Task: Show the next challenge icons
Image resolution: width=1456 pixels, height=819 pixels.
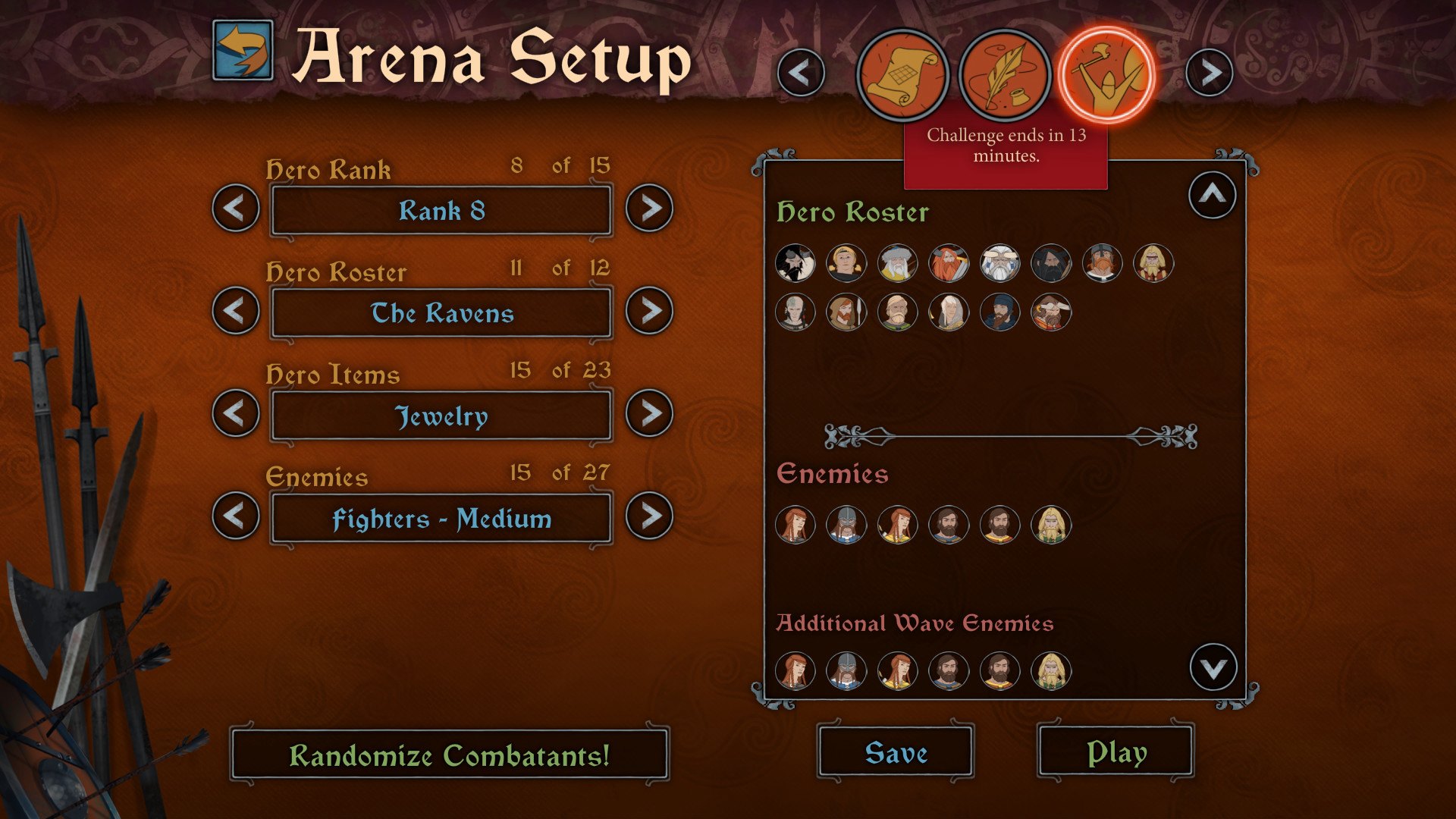Action: point(1210,73)
